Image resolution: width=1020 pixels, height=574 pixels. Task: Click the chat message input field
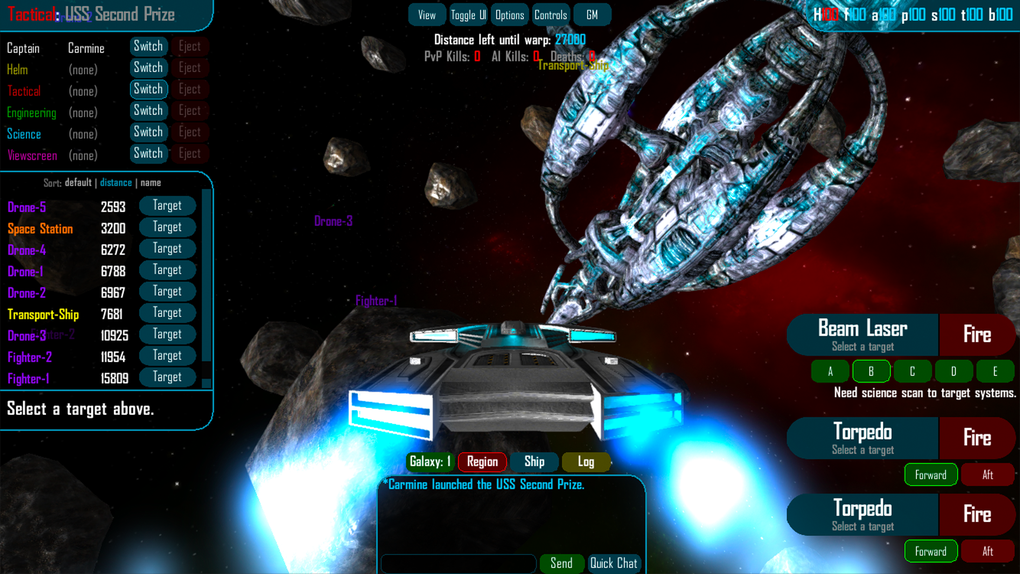tap(459, 563)
